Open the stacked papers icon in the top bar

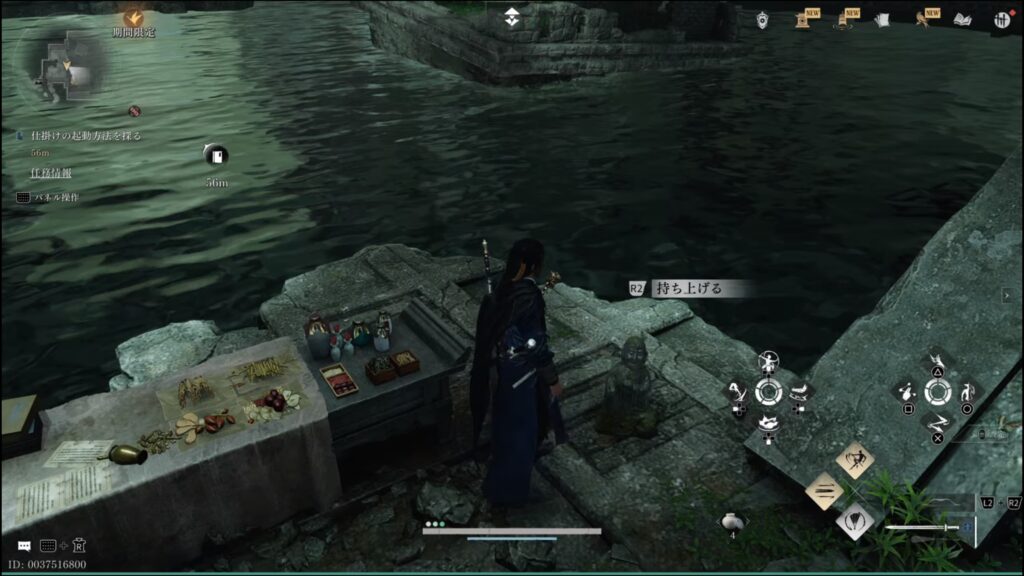[882, 19]
